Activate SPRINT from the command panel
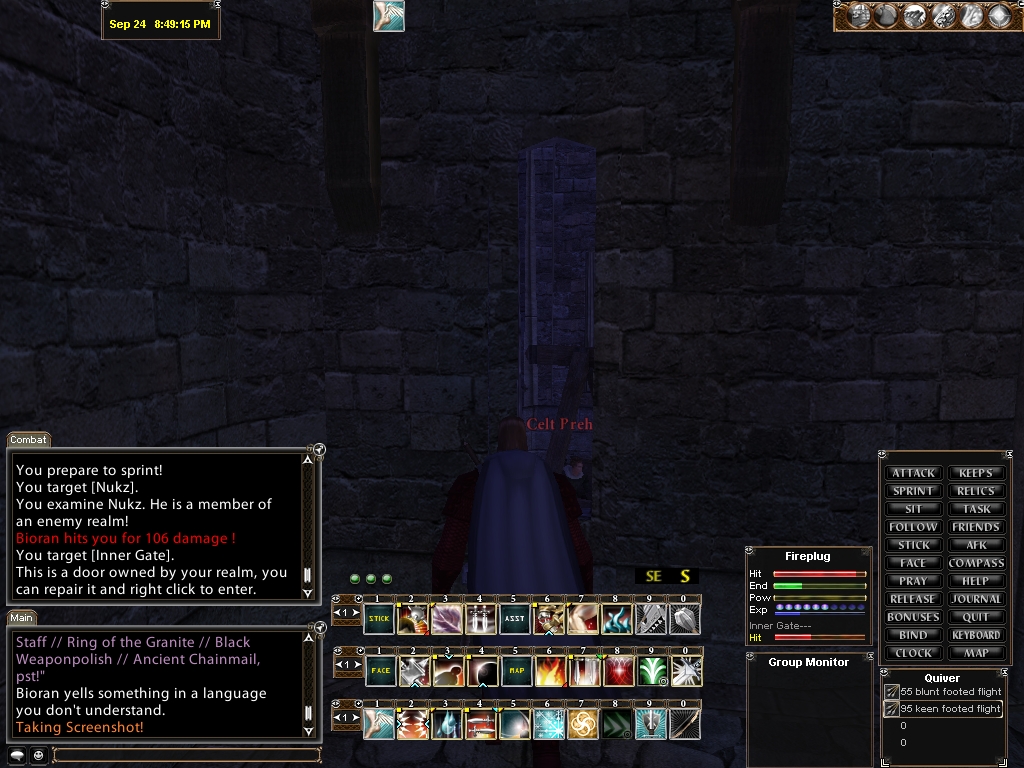This screenshot has width=1024, height=768. 913,491
